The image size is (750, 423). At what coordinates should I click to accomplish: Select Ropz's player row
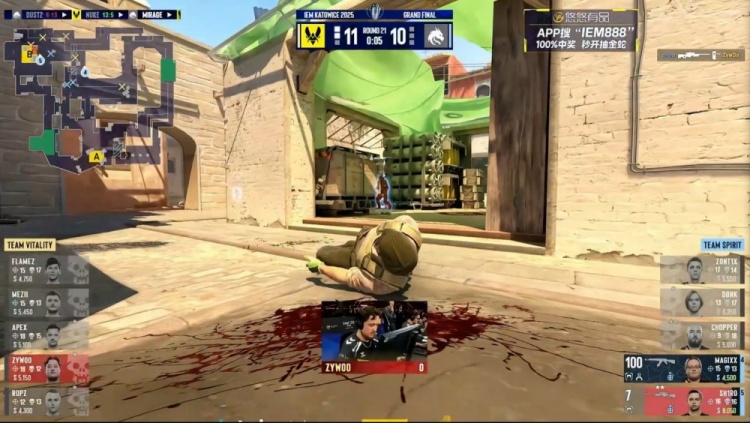point(45,402)
